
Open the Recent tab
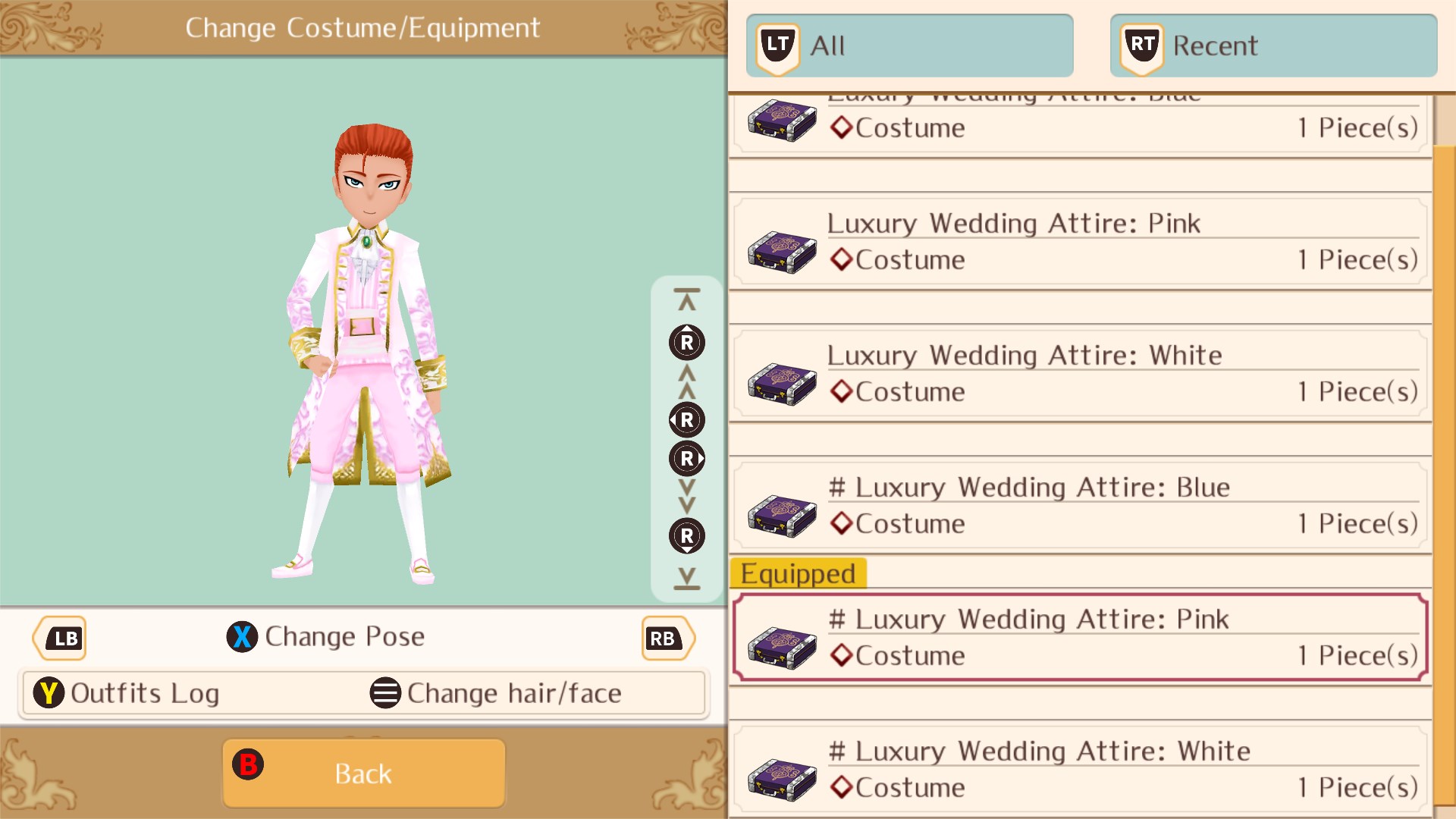(1272, 45)
